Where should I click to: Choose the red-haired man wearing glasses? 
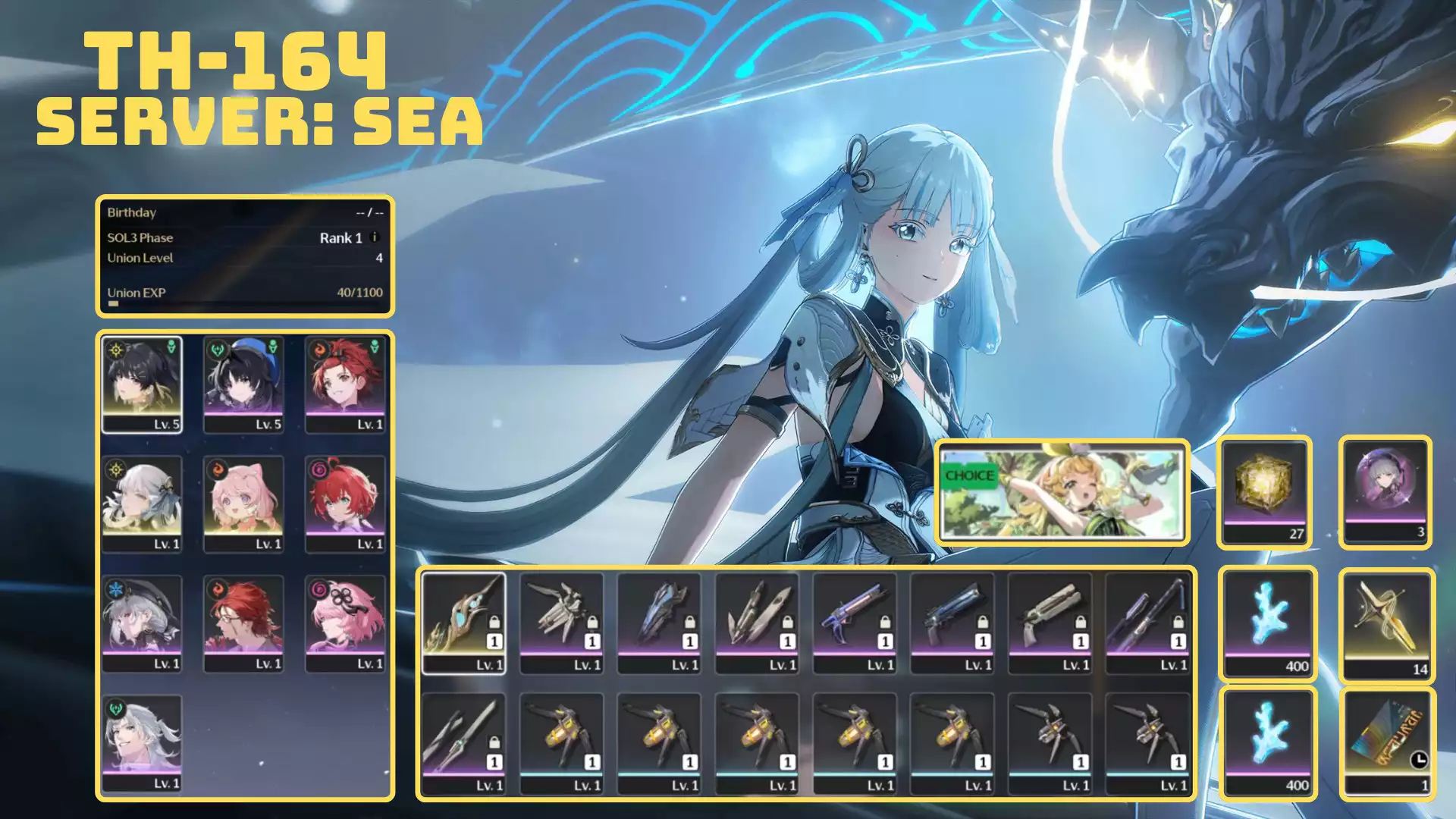point(243,623)
